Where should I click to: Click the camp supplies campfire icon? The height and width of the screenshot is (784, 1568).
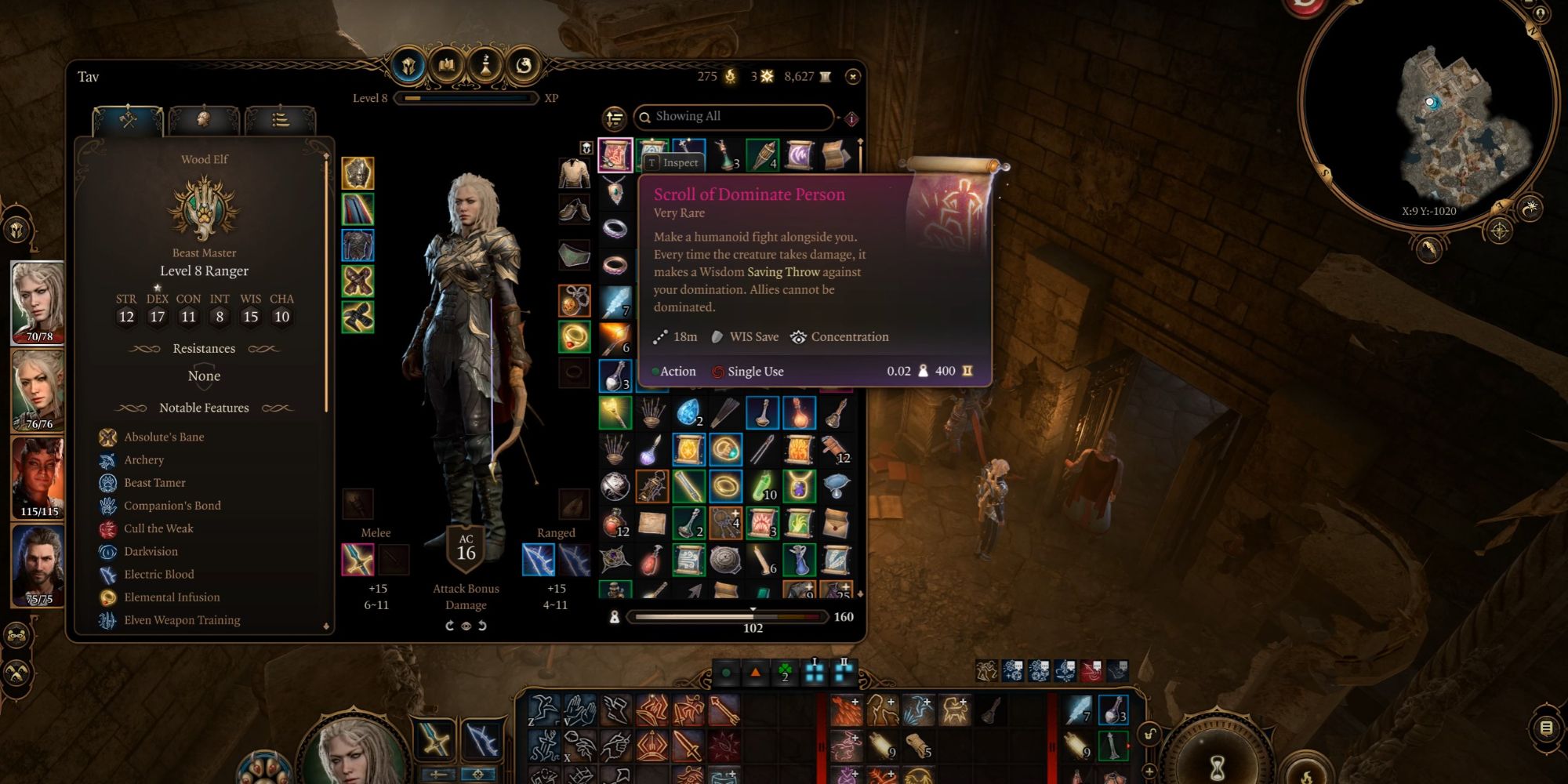[x=729, y=76]
